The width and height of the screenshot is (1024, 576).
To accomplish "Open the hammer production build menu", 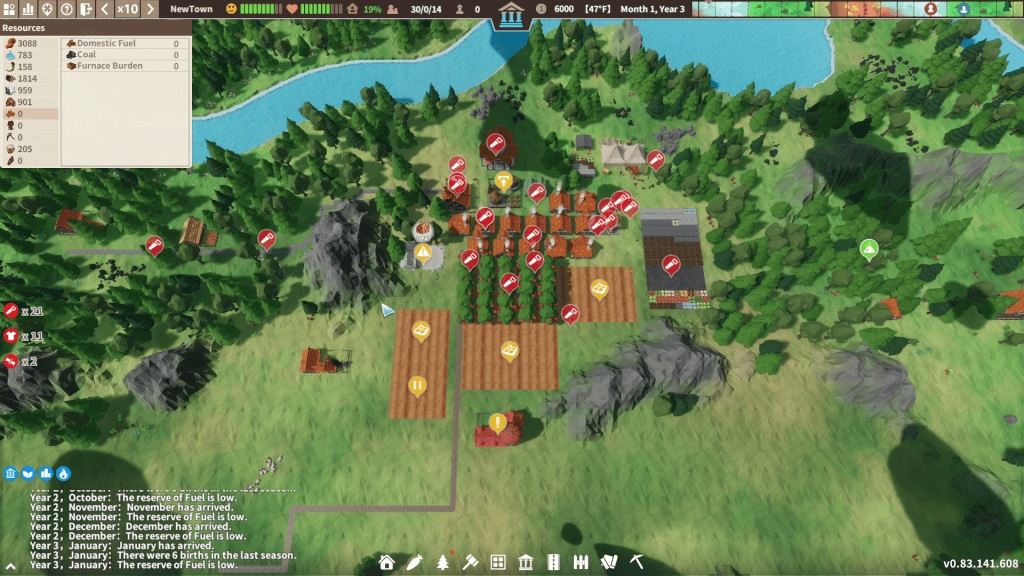I will [470, 562].
